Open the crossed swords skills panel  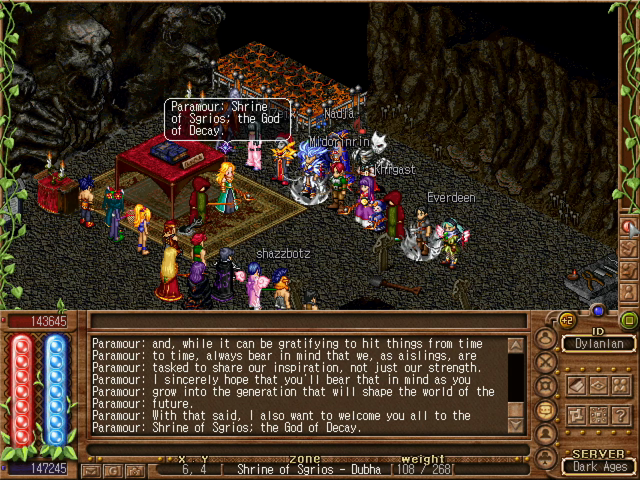pos(546,362)
